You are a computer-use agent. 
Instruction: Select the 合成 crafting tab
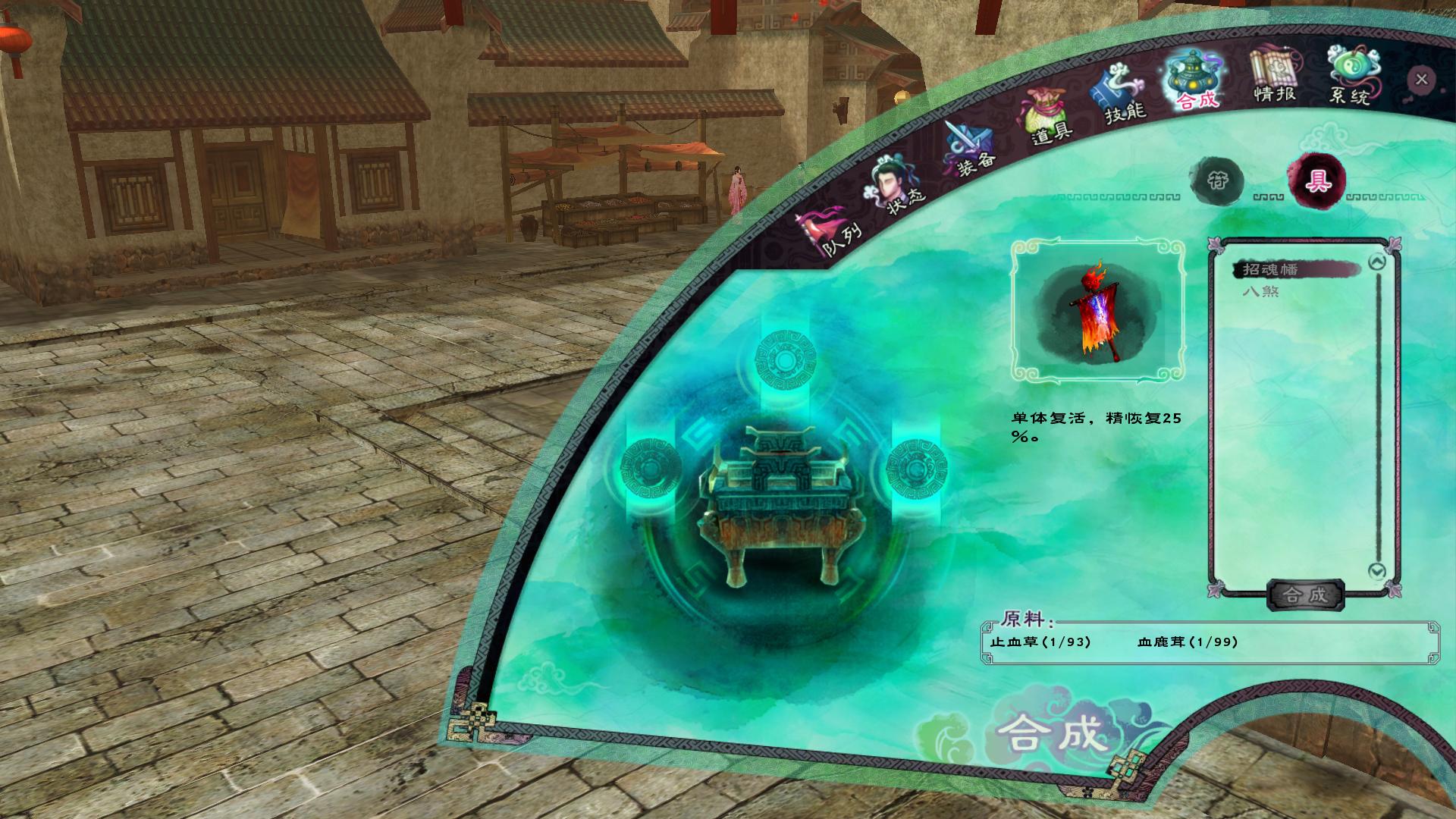[x=1193, y=81]
